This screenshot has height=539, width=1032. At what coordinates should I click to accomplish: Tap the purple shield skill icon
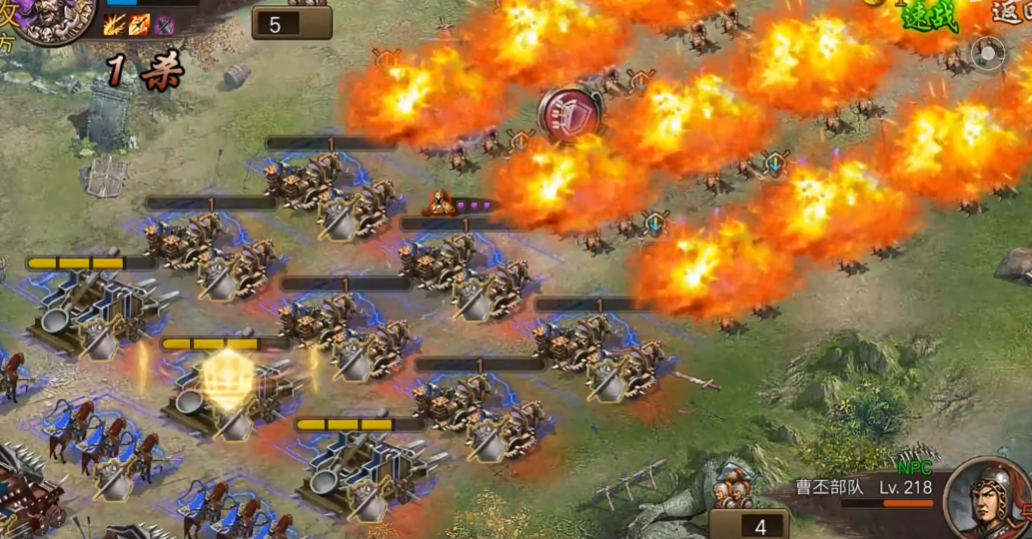[x=163, y=26]
